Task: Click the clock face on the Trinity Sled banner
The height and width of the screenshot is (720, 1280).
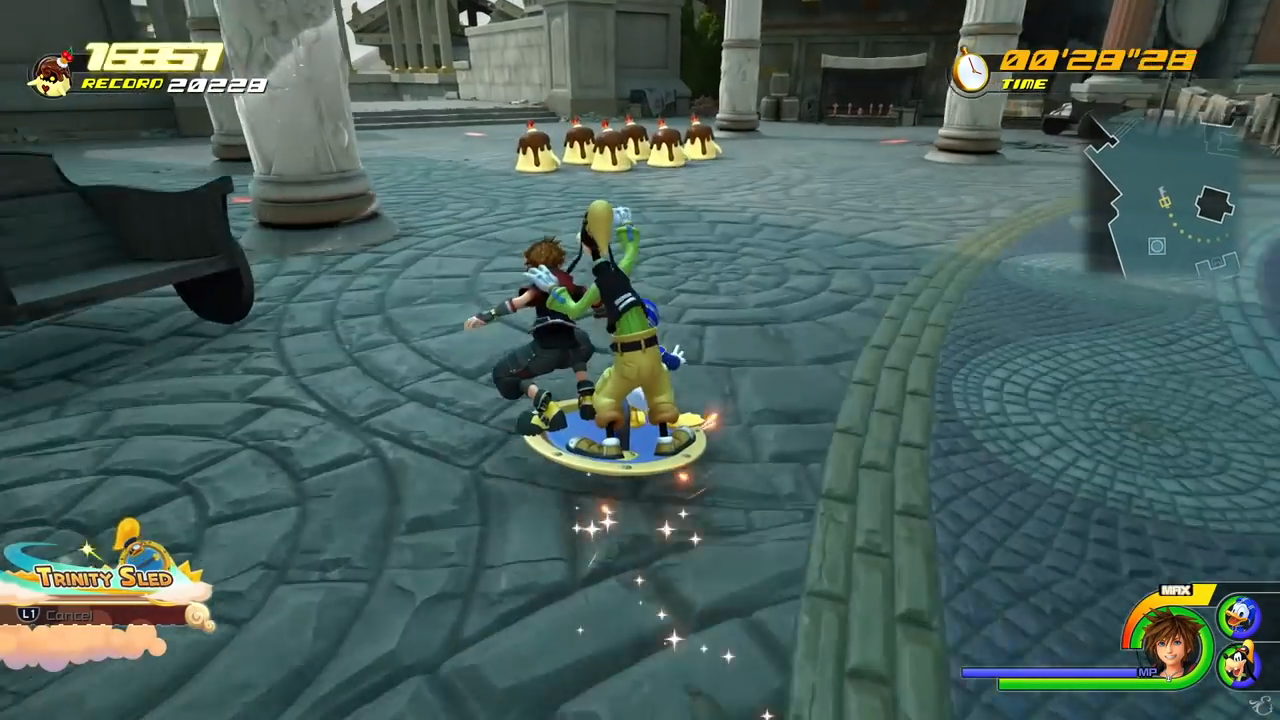Action: coord(143,555)
